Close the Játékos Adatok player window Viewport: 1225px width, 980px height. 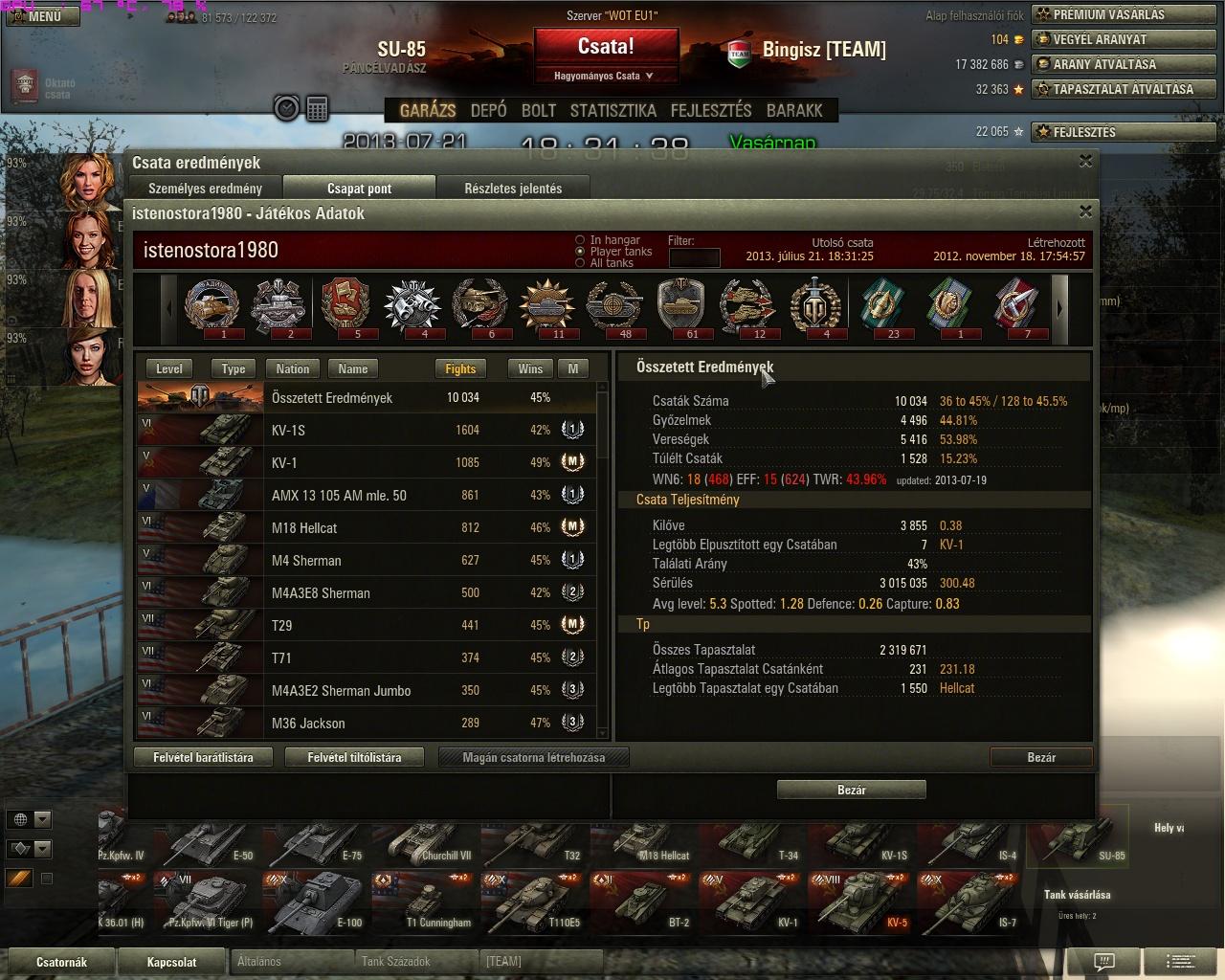point(1085,212)
